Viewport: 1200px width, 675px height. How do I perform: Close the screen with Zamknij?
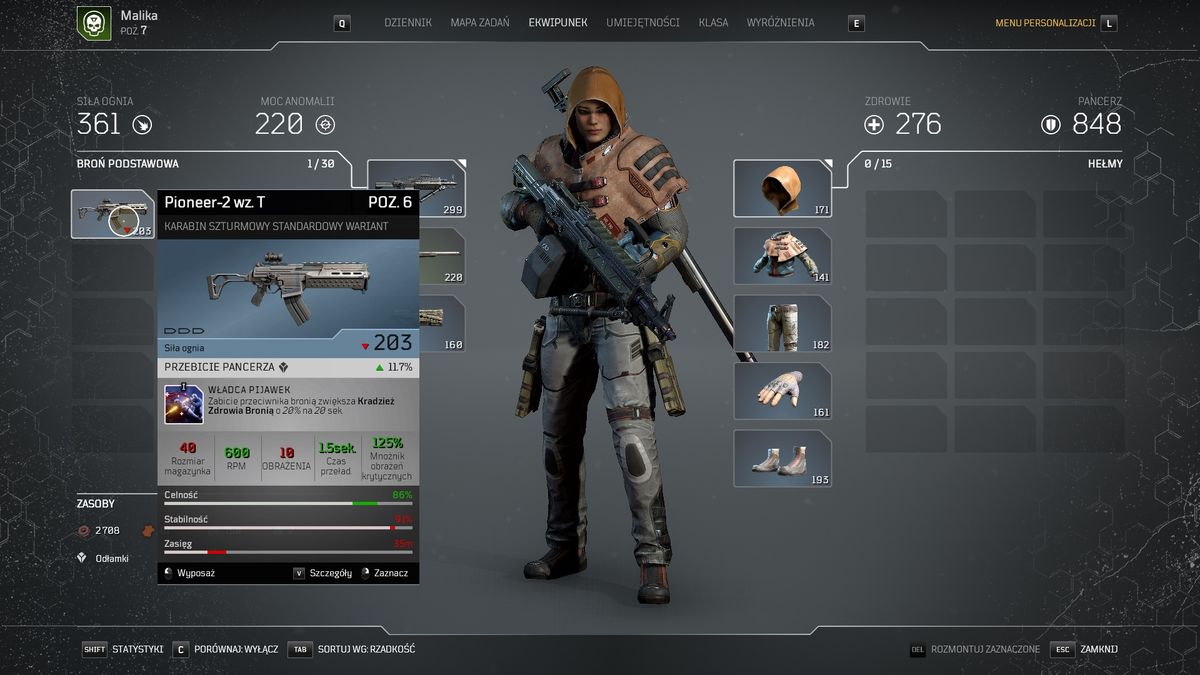[1098, 649]
